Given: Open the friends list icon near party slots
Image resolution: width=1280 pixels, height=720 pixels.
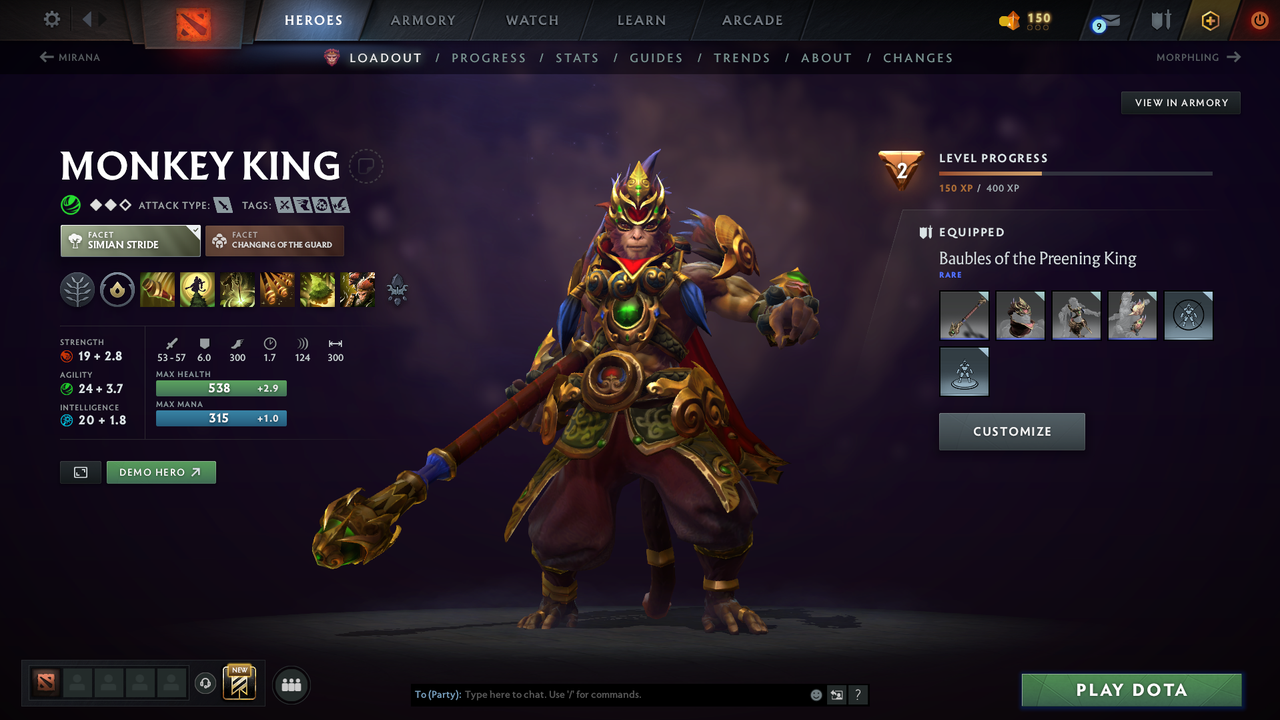Looking at the screenshot, I should (291, 684).
